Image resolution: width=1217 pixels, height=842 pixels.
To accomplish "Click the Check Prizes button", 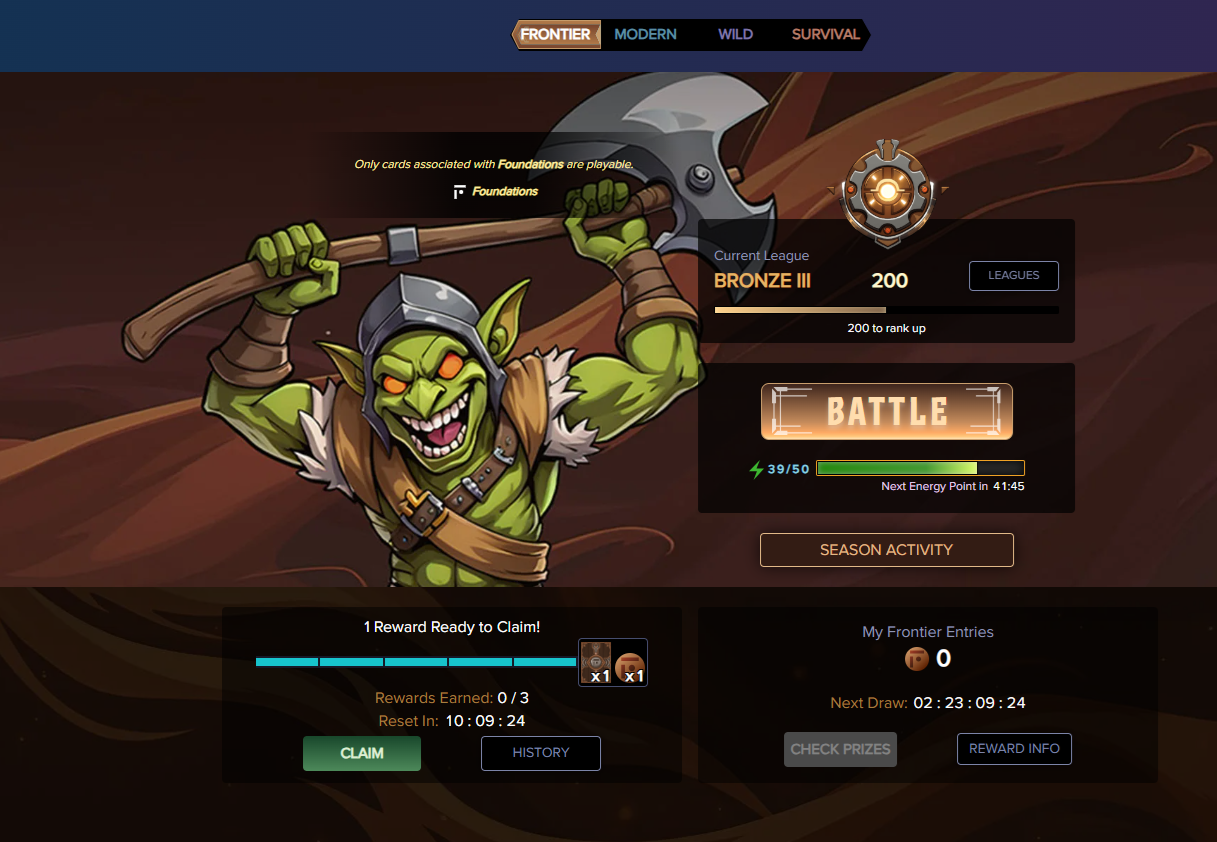I will click(840, 749).
